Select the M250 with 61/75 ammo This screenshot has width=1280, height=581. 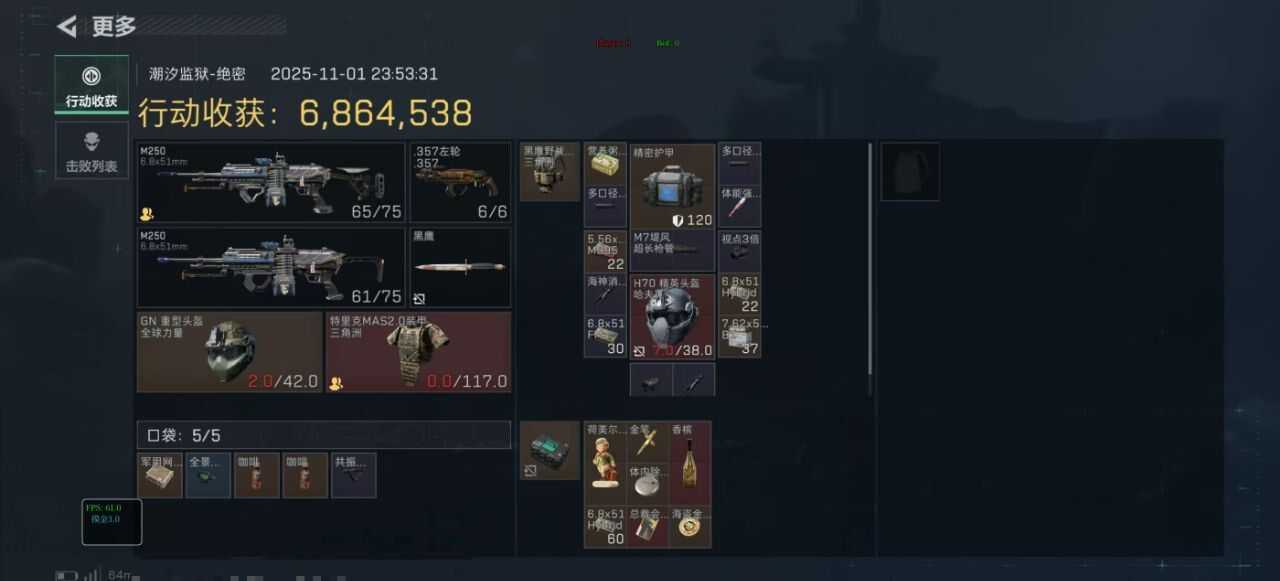point(270,267)
